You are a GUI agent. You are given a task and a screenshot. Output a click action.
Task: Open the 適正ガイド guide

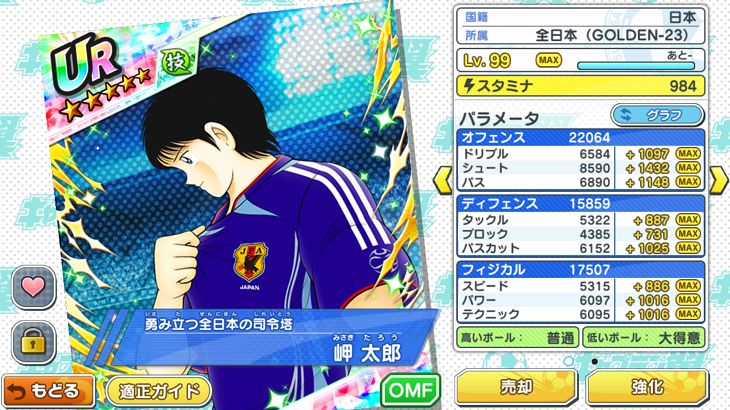click(157, 390)
